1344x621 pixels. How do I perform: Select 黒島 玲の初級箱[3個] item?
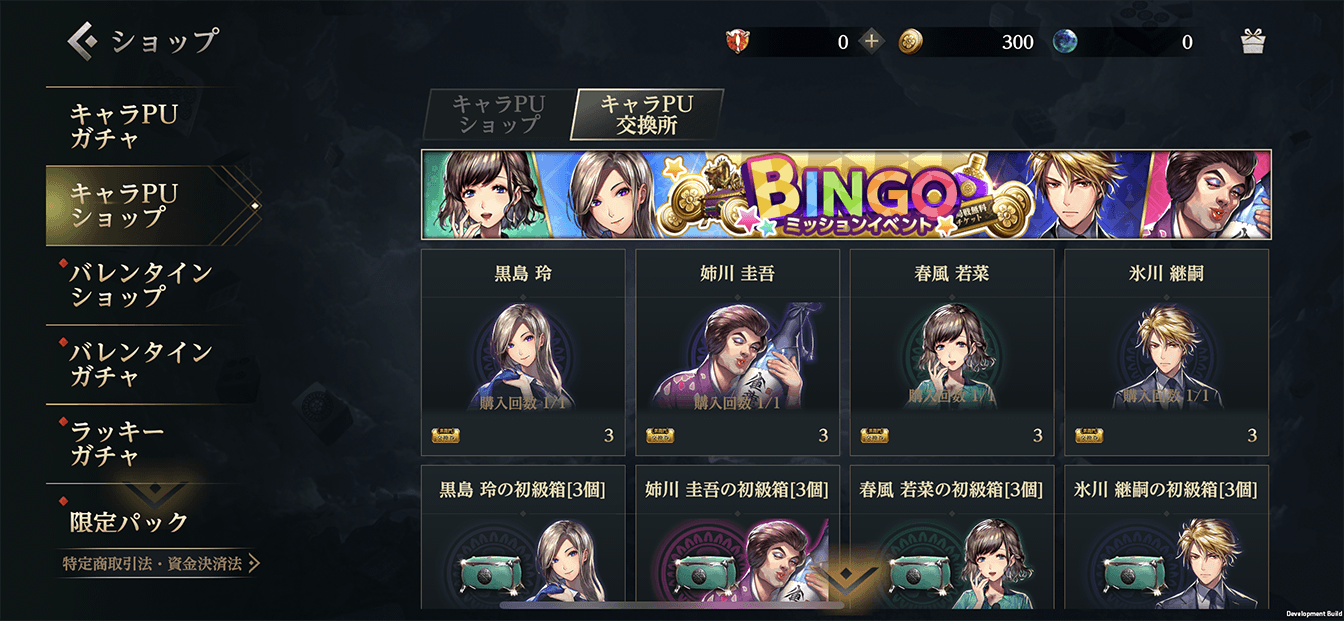523,538
